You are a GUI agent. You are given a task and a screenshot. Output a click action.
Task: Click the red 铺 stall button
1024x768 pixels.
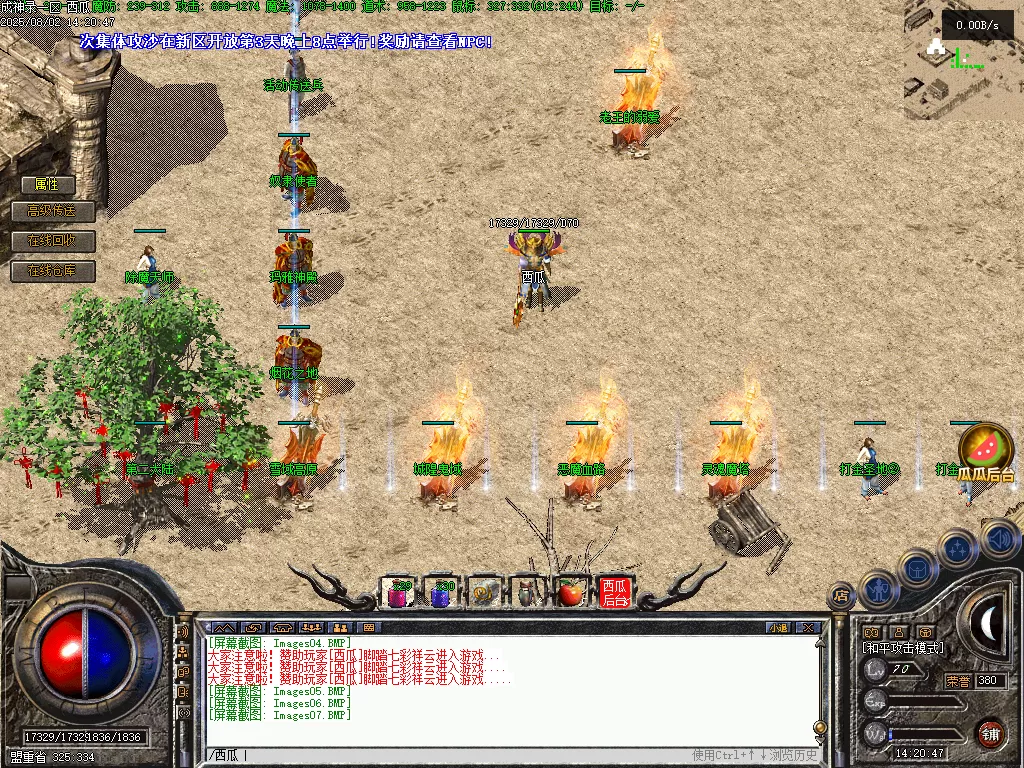coord(990,733)
